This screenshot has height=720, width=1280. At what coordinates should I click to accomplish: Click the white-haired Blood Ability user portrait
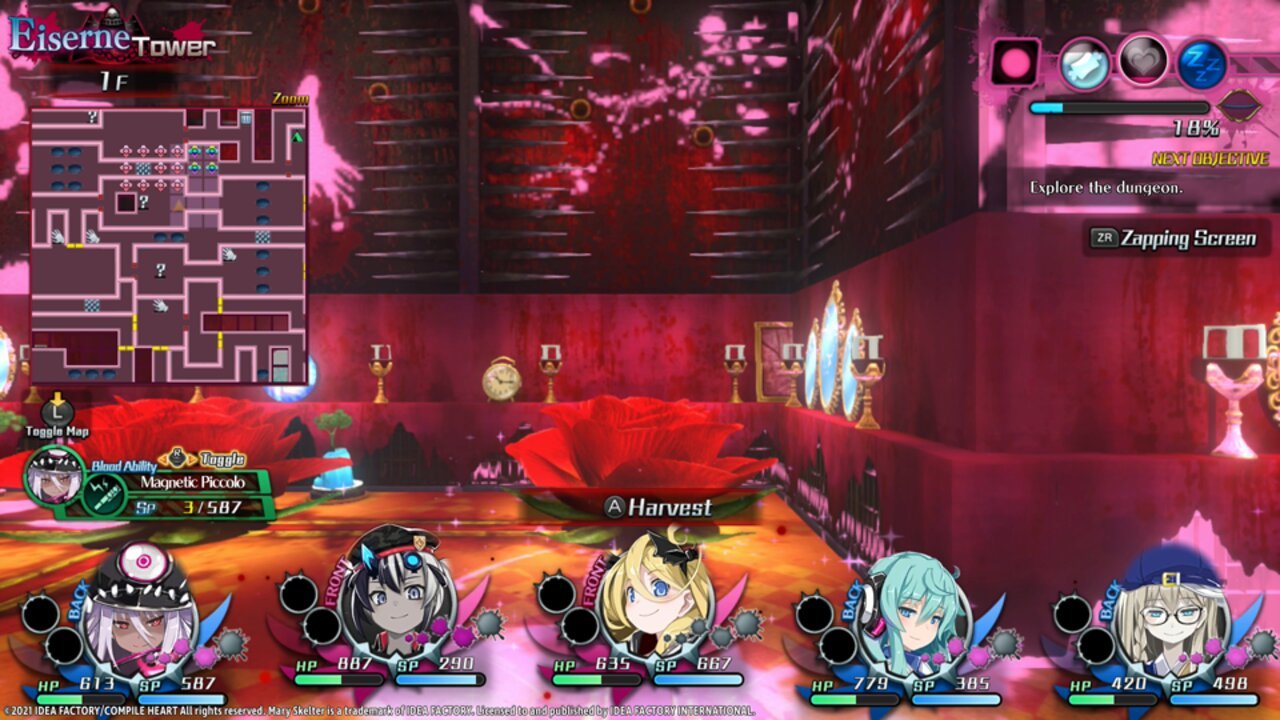tap(54, 477)
